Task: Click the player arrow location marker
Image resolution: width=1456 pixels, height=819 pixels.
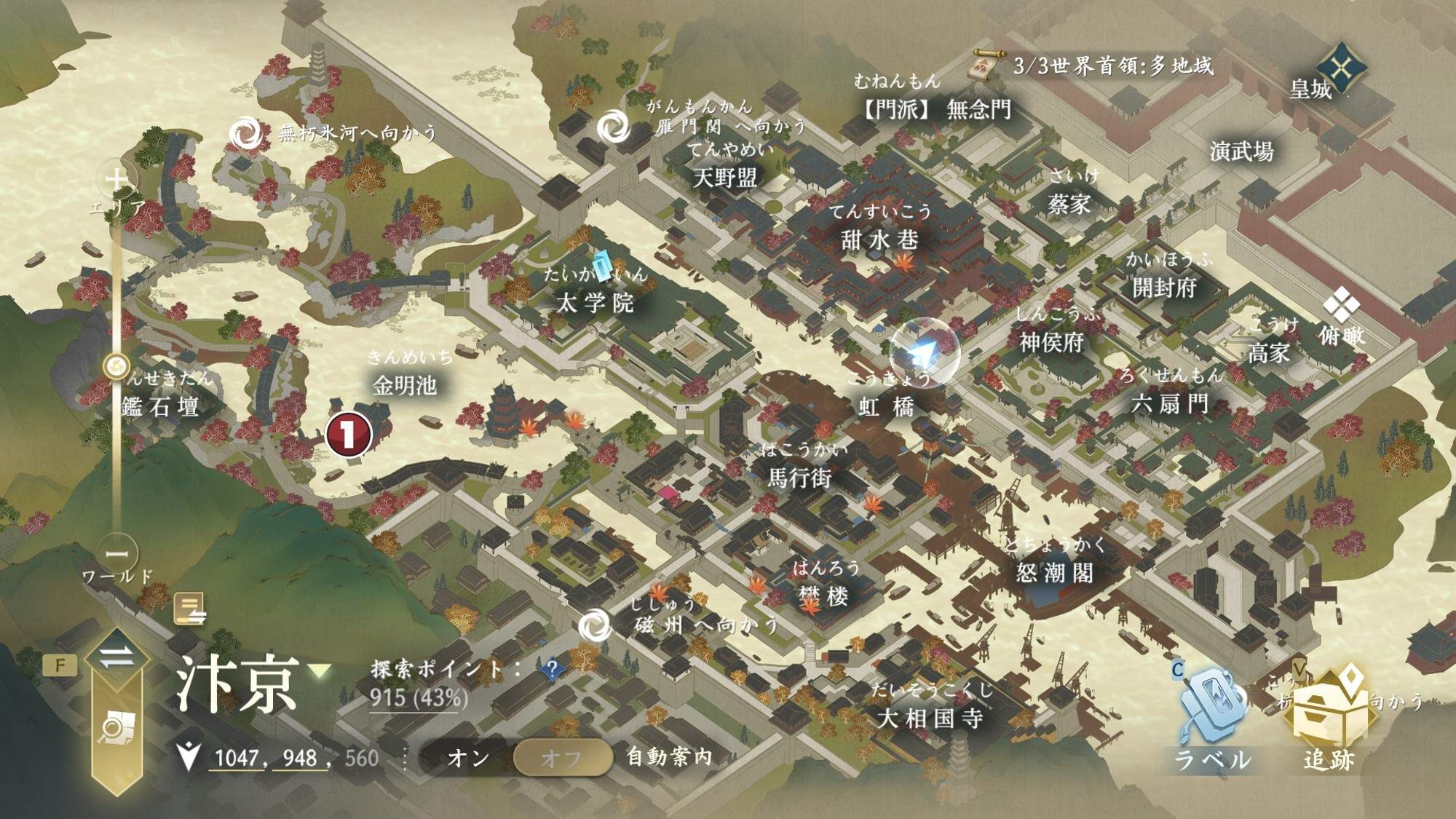Action: 923,353
